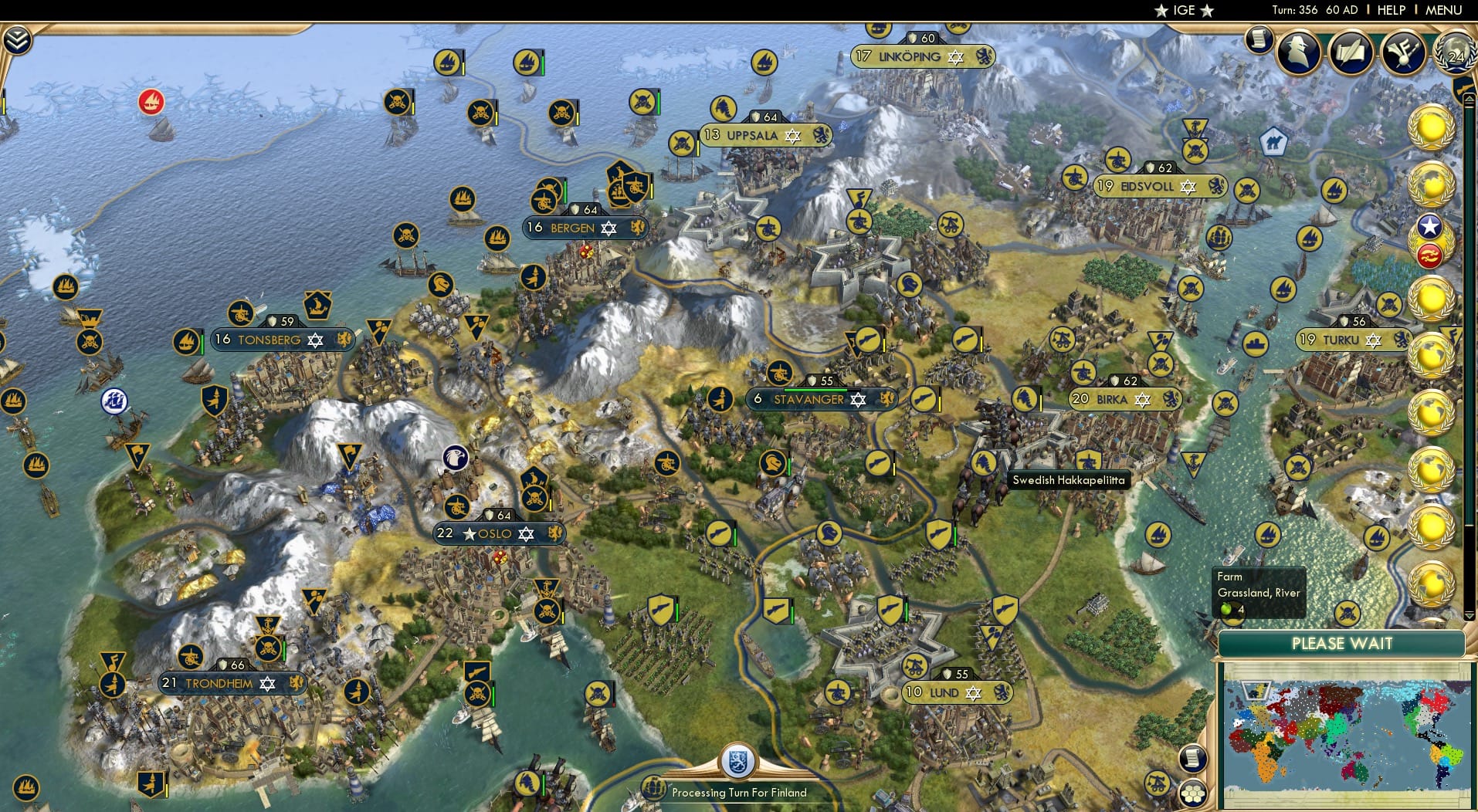Select the red ship flag in the northwest ocean
Image resolution: width=1478 pixels, height=812 pixels.
point(151,101)
